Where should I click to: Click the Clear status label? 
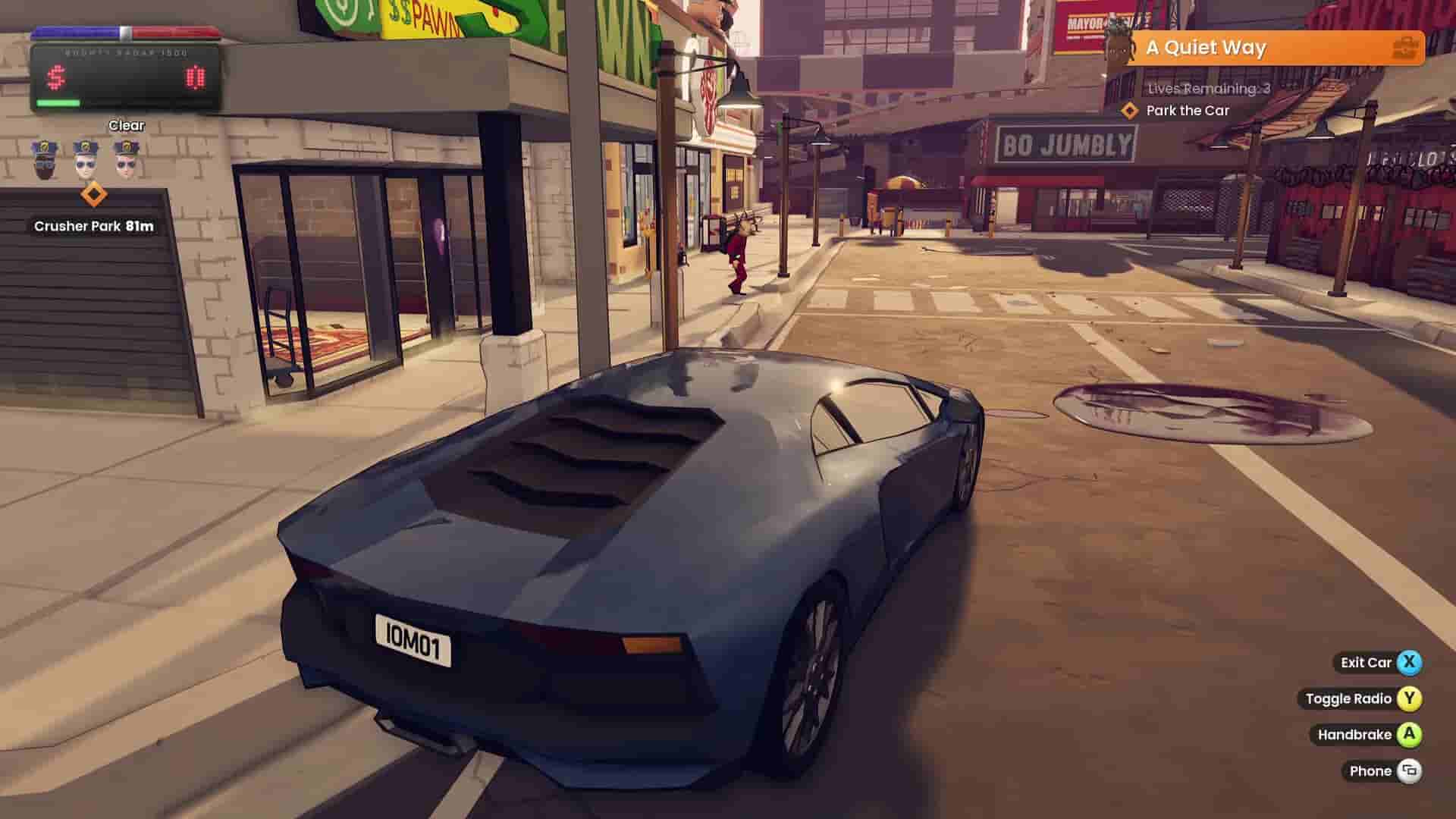tap(126, 125)
